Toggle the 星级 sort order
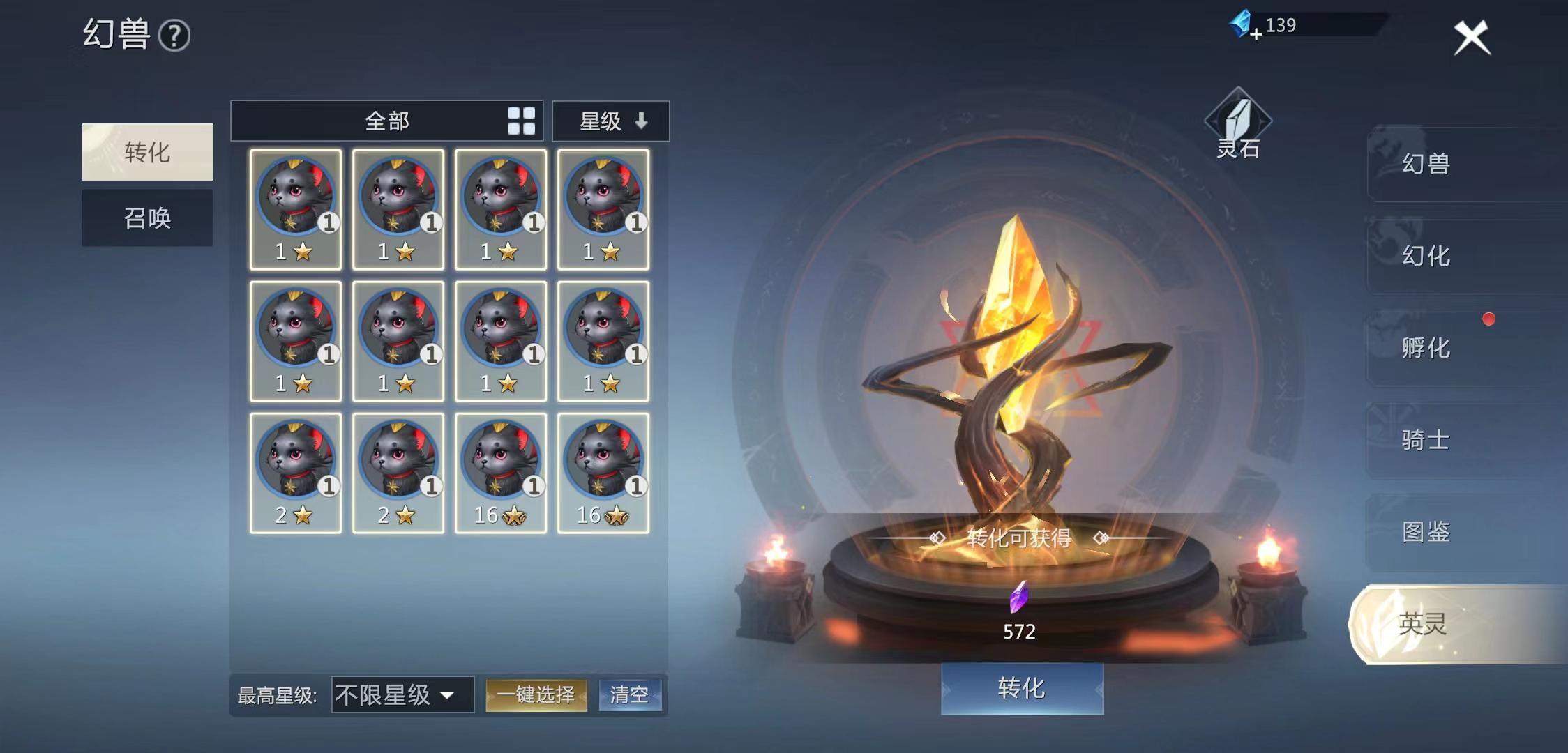The image size is (1568, 753). coord(611,121)
